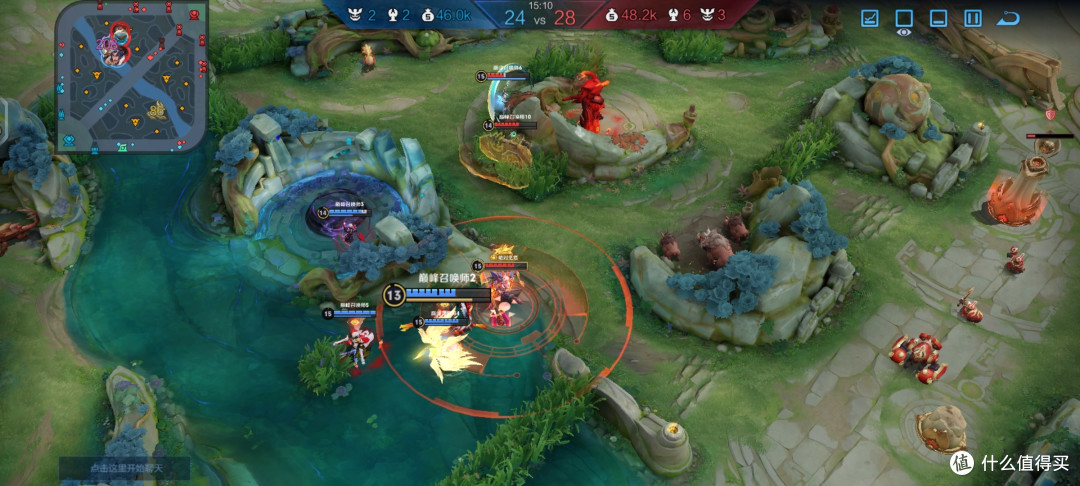1080x486 pixels.
Task: Click the 什么值得买 watermark logo
Action: click(1008, 463)
